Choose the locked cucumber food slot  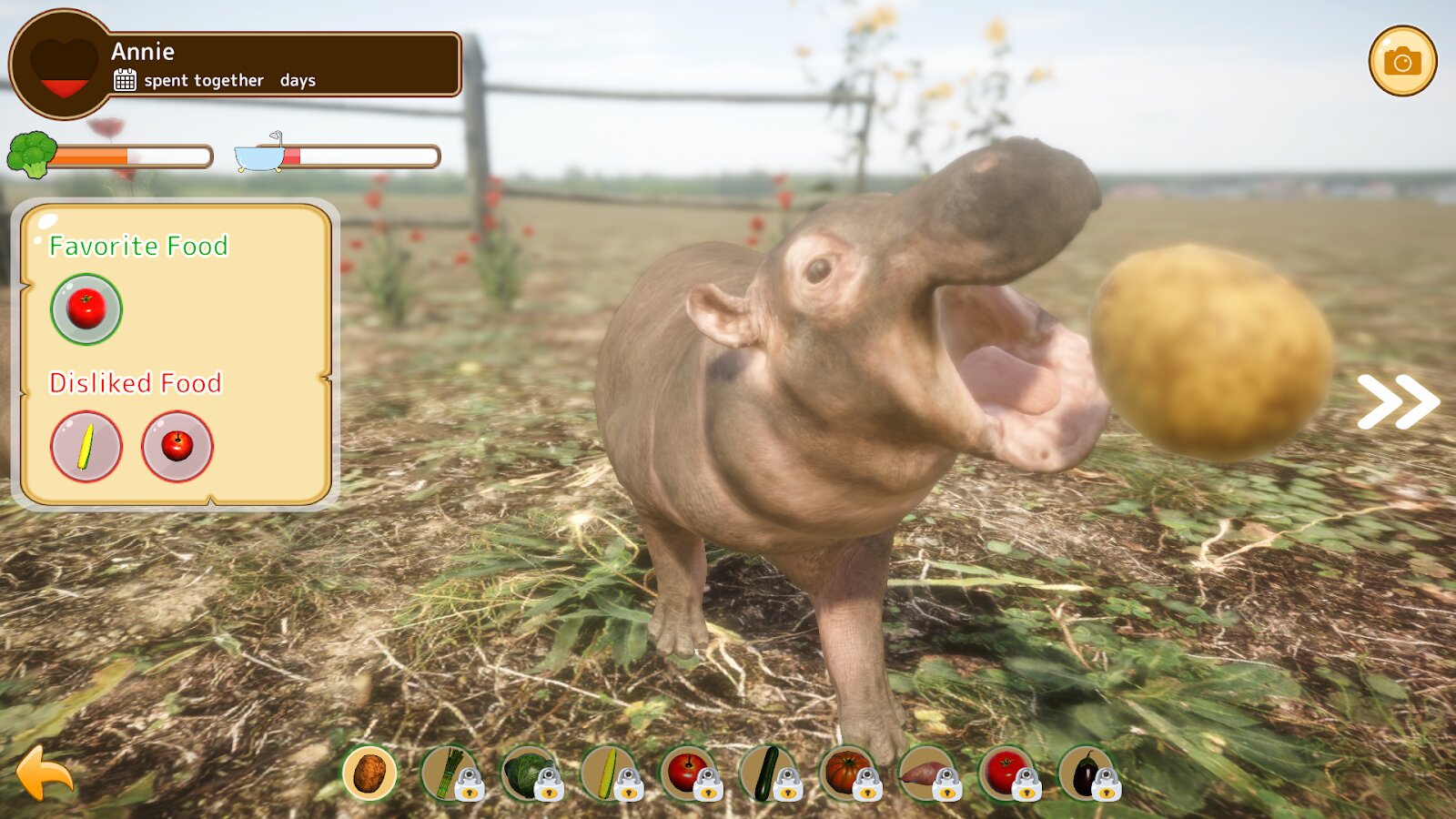coord(767,773)
